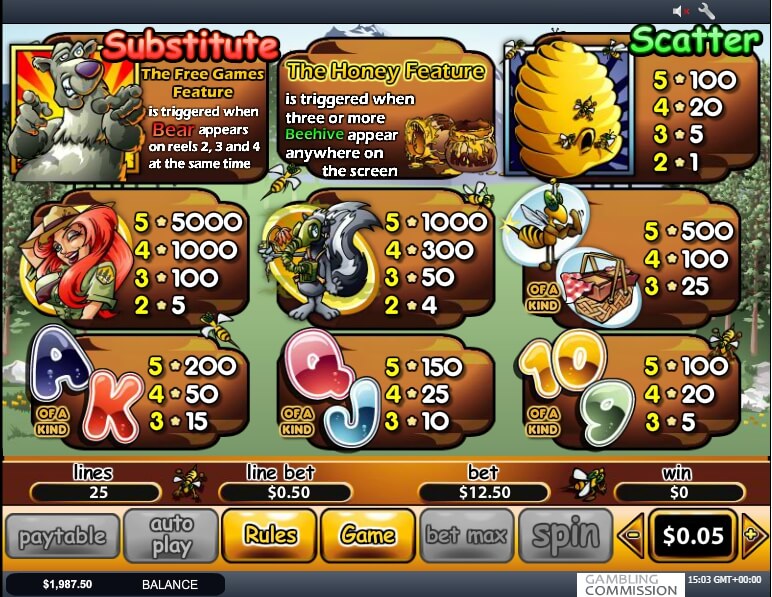Viewport: 772px width, 597px height.
Task: Mute the game sound
Action: 681,11
